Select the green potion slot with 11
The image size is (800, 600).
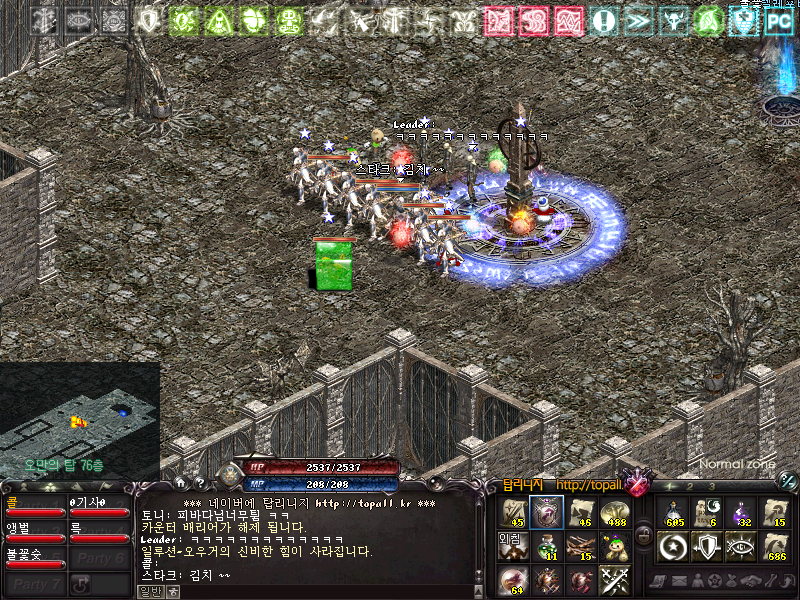click(546, 546)
